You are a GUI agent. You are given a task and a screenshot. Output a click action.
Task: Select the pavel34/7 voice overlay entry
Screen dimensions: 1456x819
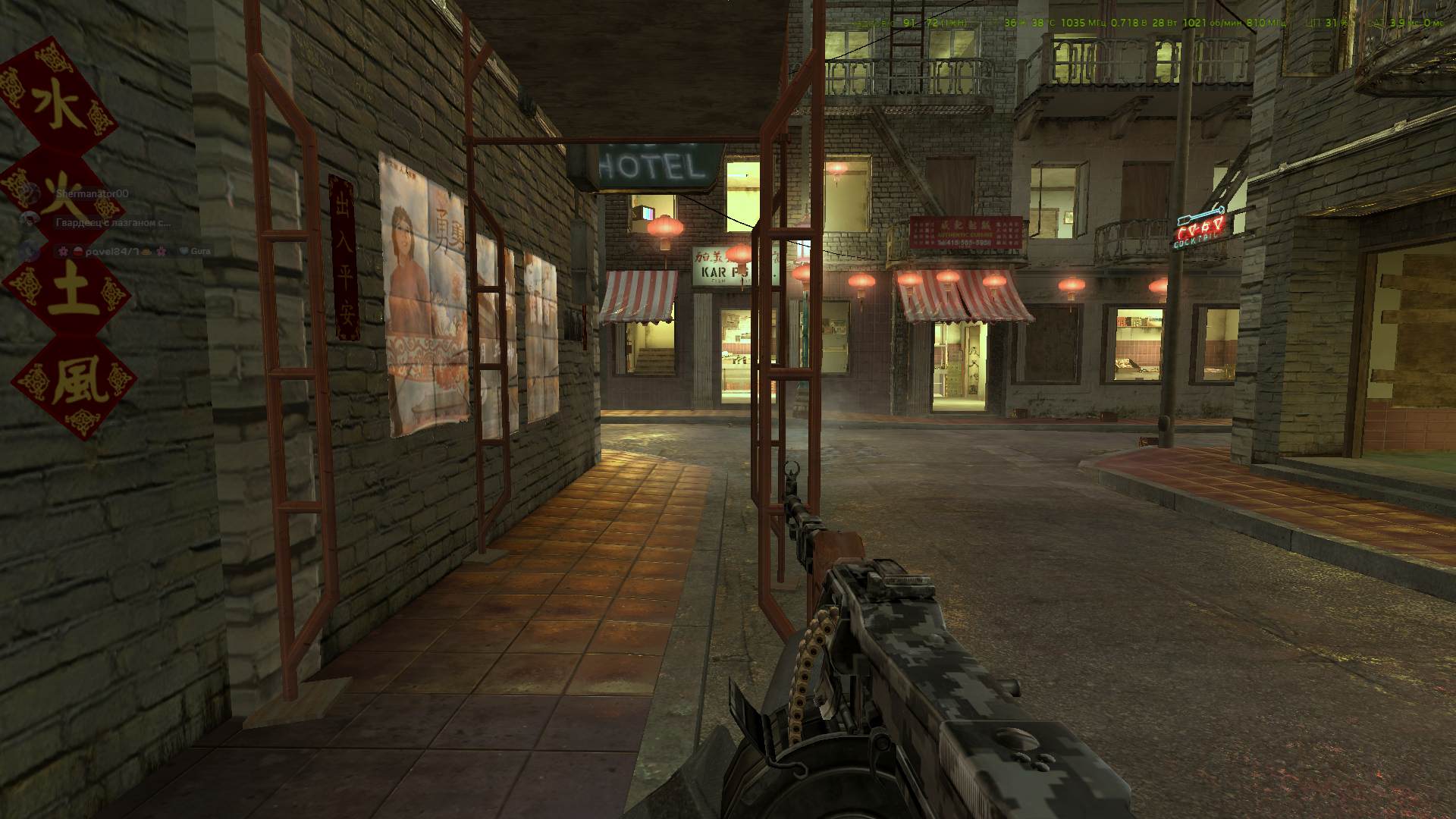click(x=111, y=250)
